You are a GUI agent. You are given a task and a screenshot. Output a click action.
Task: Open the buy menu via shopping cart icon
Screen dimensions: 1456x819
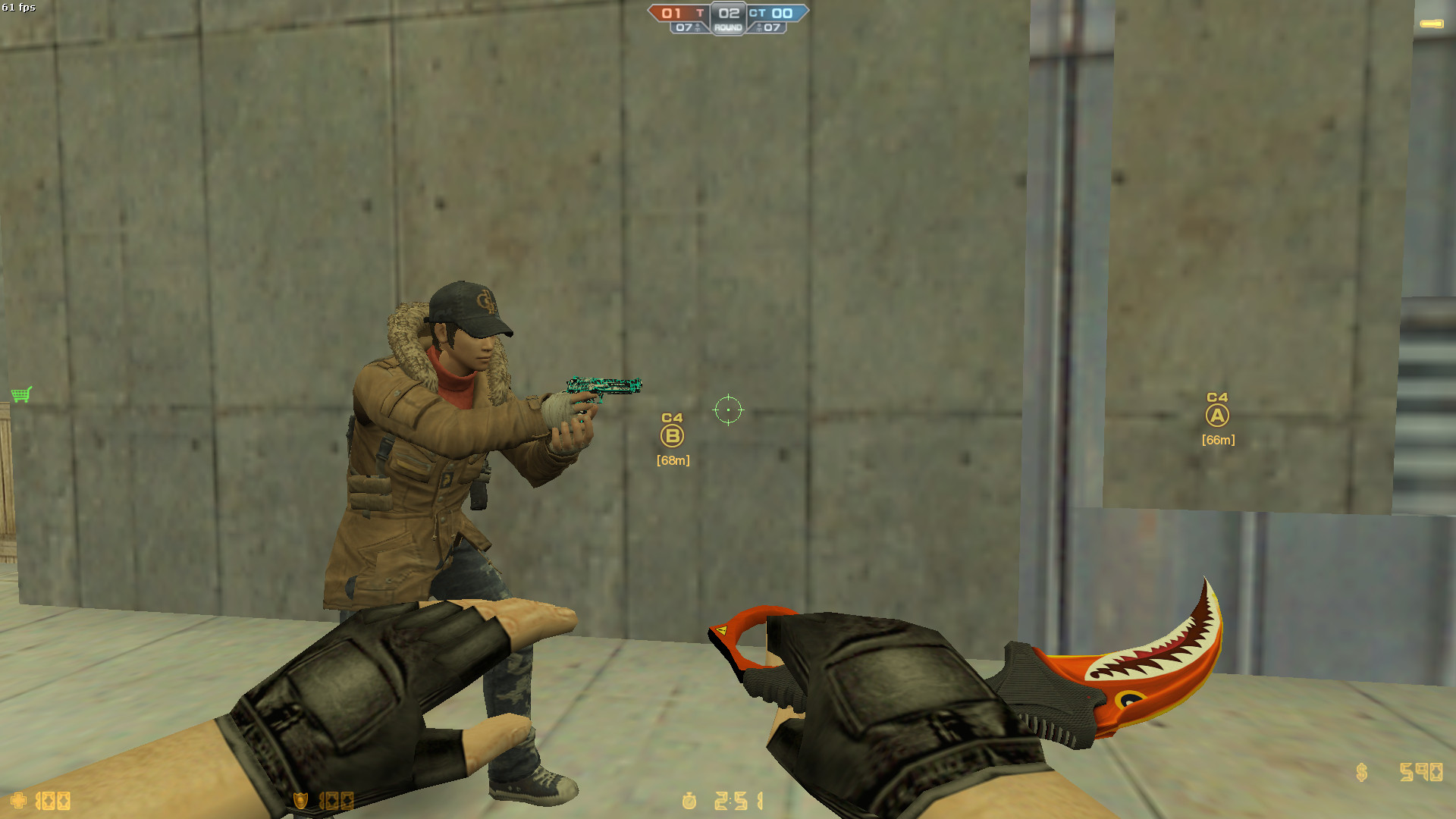(22, 394)
